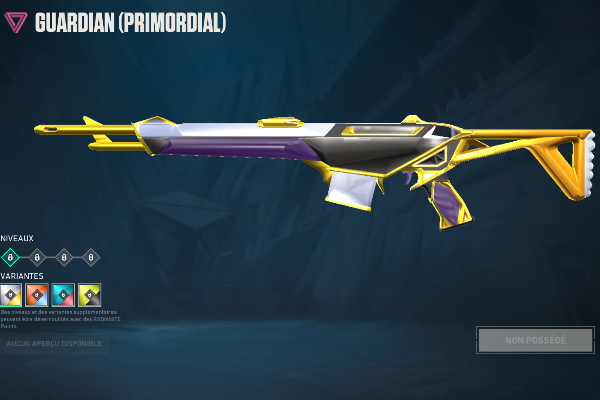Click the highlighted green level diamond

(x=11, y=257)
